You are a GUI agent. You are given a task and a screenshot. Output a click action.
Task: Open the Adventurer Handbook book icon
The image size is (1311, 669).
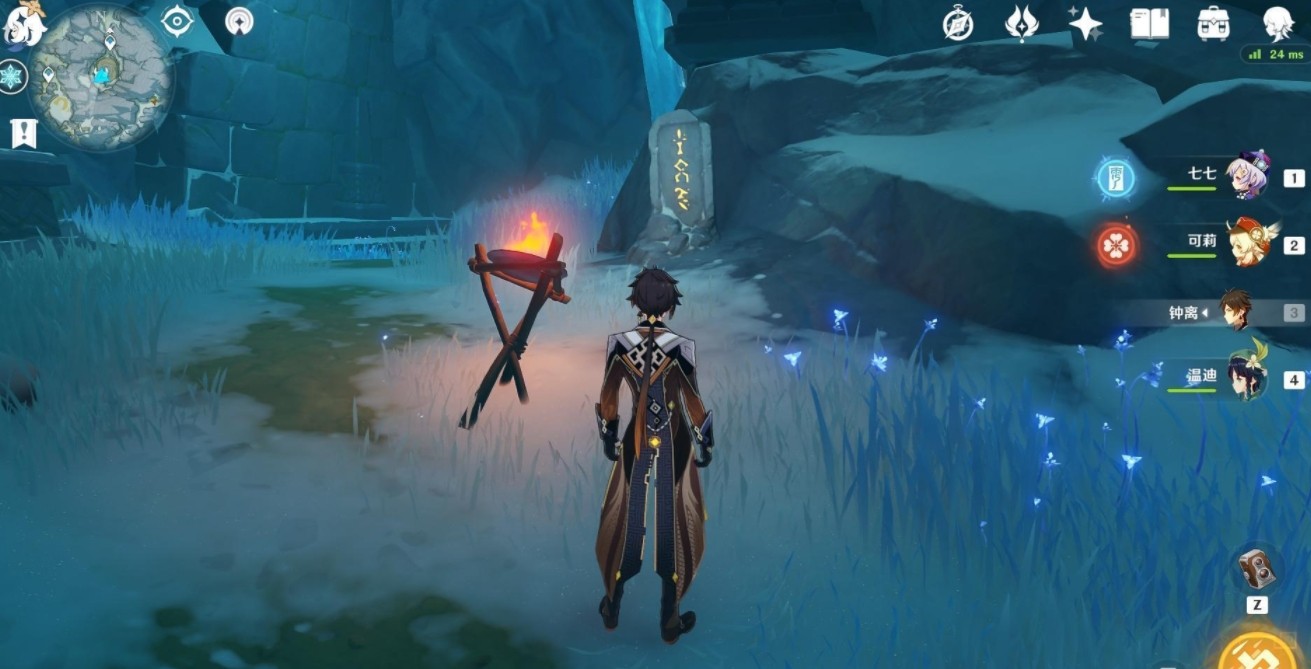[x=1149, y=23]
